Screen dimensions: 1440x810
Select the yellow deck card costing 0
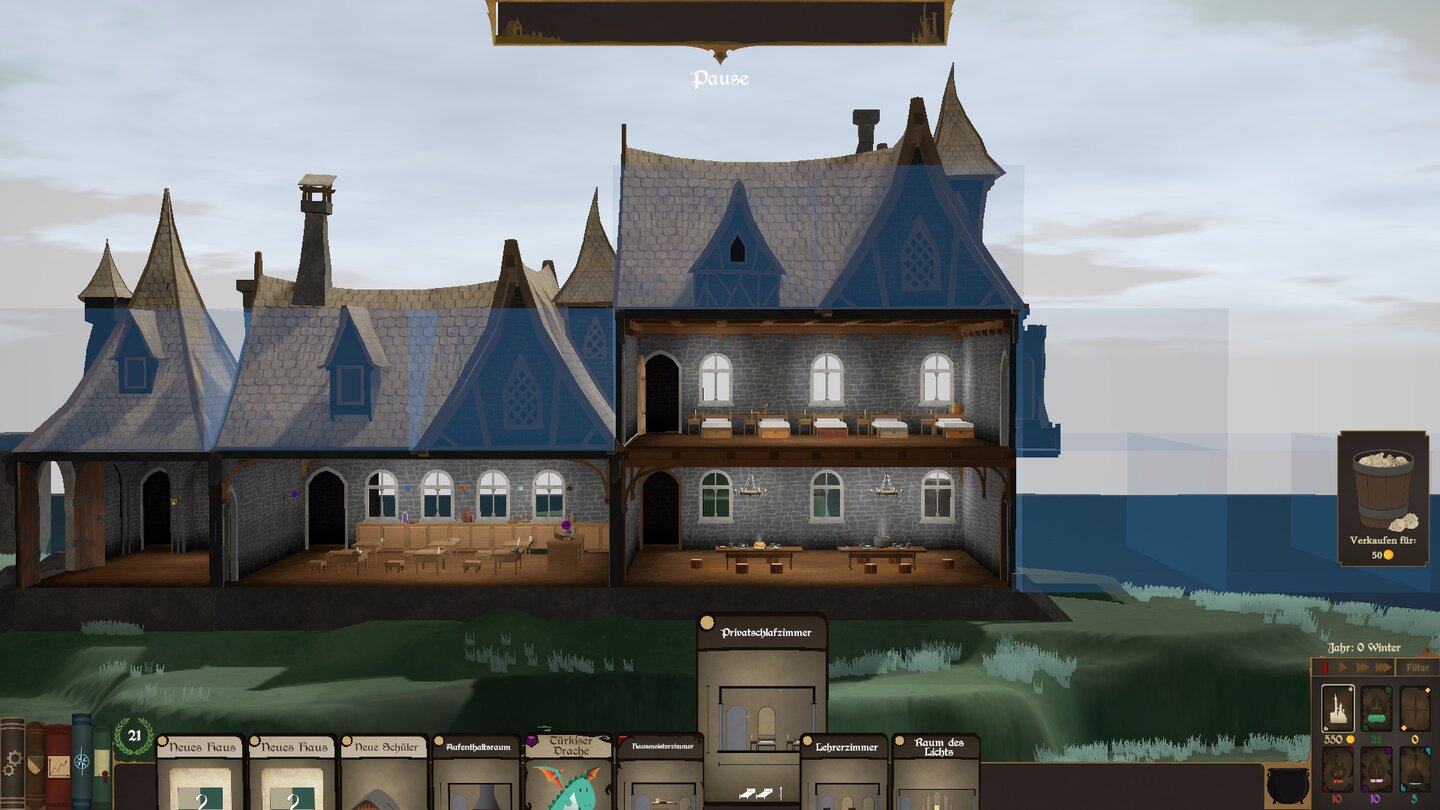pyautogui.click(x=1415, y=710)
